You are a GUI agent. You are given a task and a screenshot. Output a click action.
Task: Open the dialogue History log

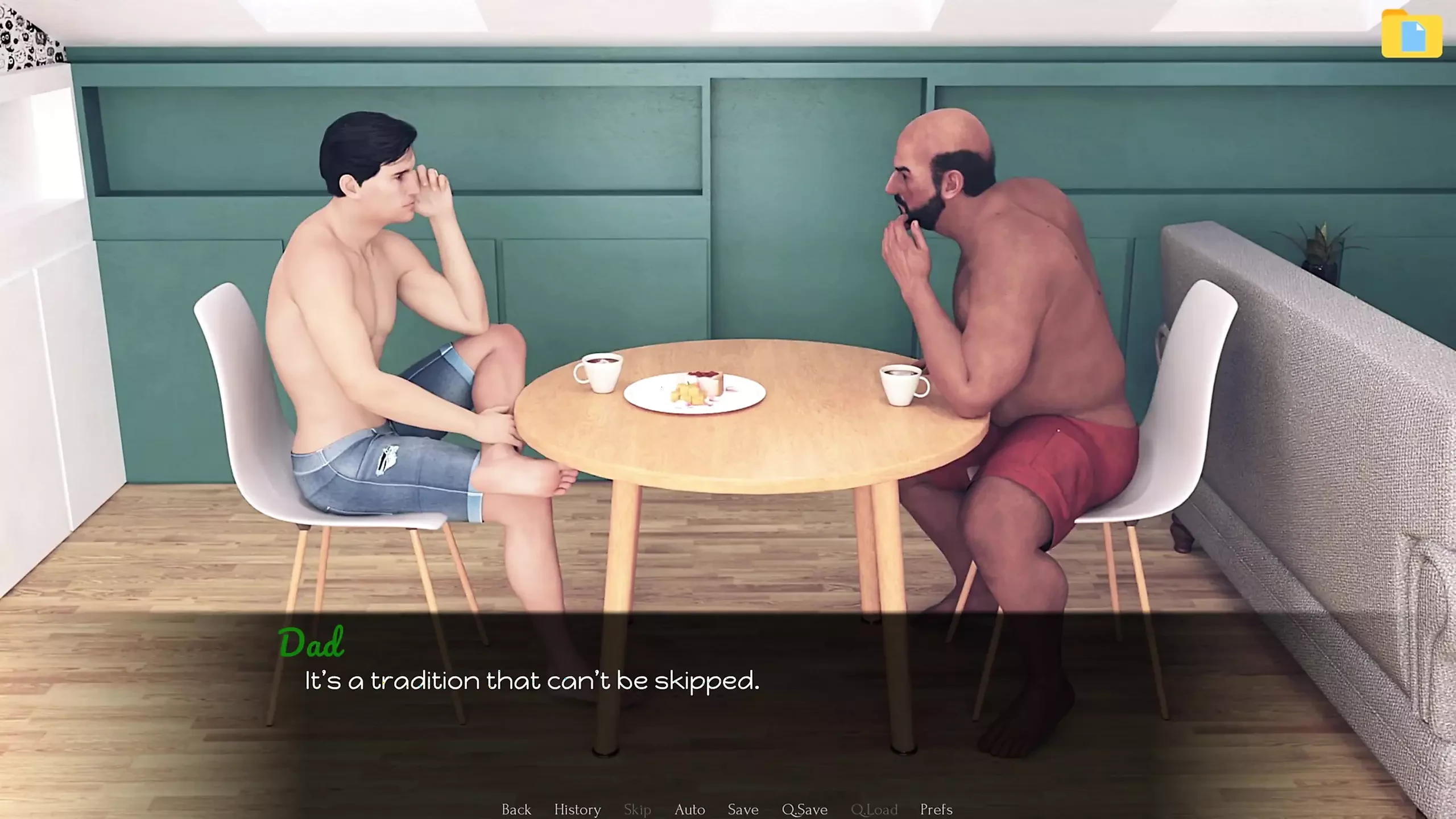tap(577, 809)
